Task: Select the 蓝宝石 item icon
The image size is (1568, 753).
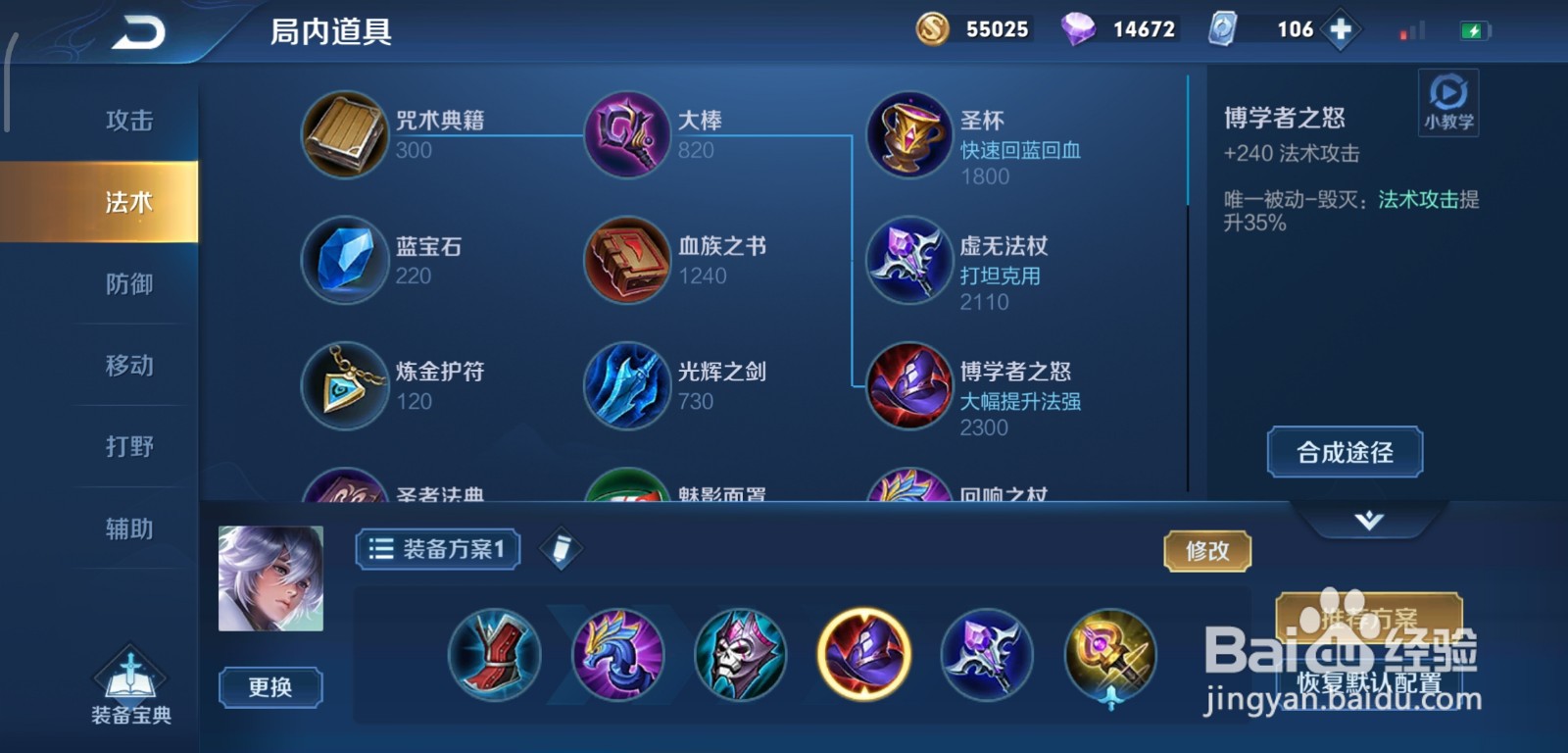Action: click(x=345, y=262)
